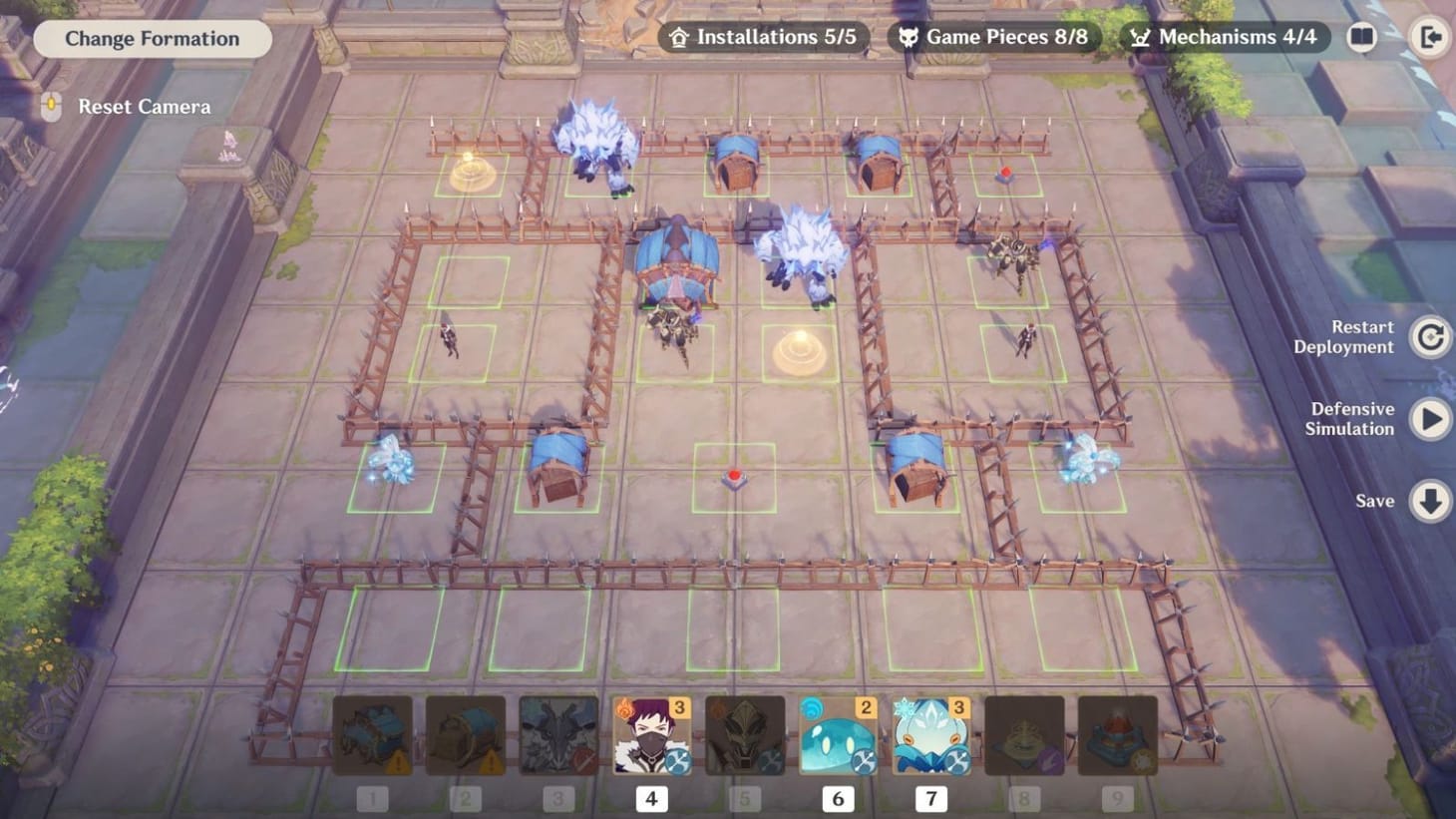The image size is (1456, 819).
Task: Click the wrench icon on the Pyro Agent card
Action: coord(677,761)
